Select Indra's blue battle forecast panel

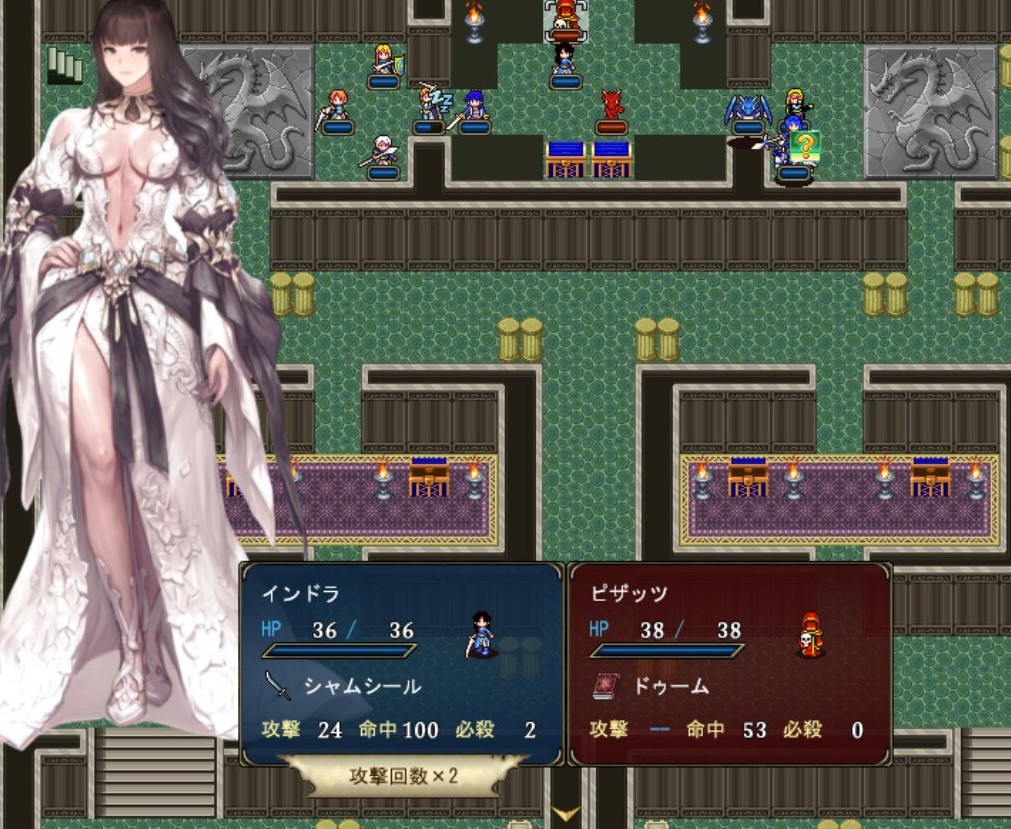(401, 662)
